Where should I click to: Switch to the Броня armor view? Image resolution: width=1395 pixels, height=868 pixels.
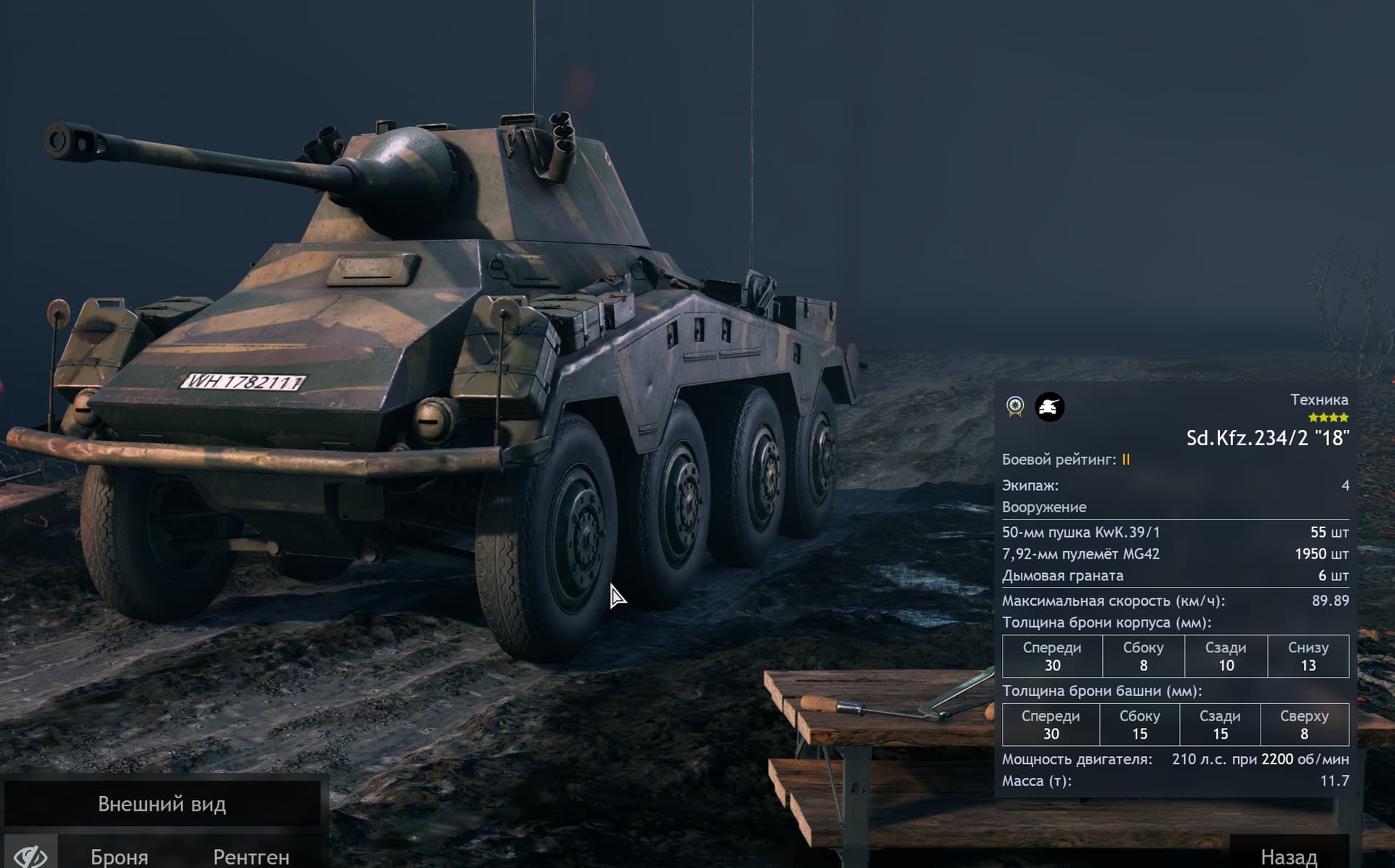pyautogui.click(x=120, y=856)
